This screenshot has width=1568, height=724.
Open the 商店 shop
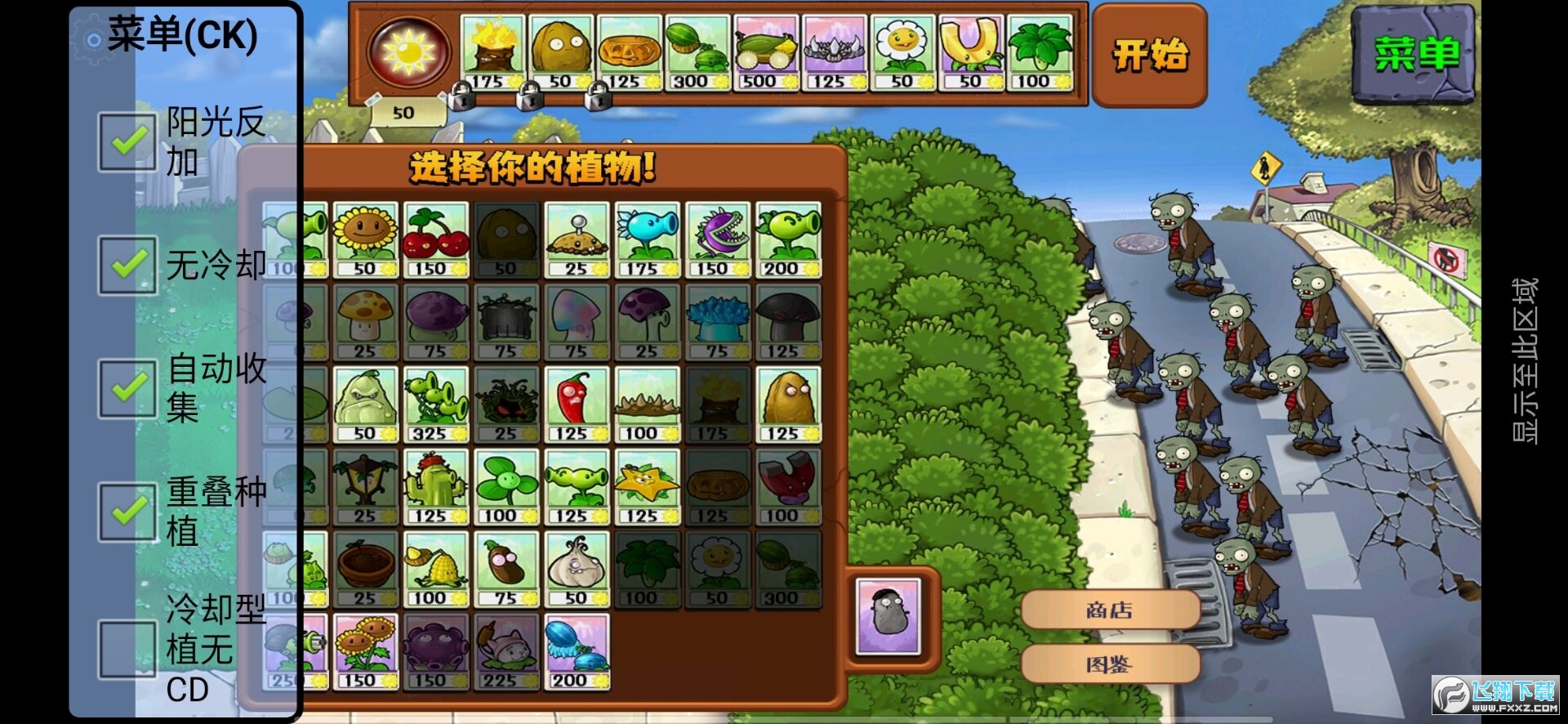coord(1112,609)
